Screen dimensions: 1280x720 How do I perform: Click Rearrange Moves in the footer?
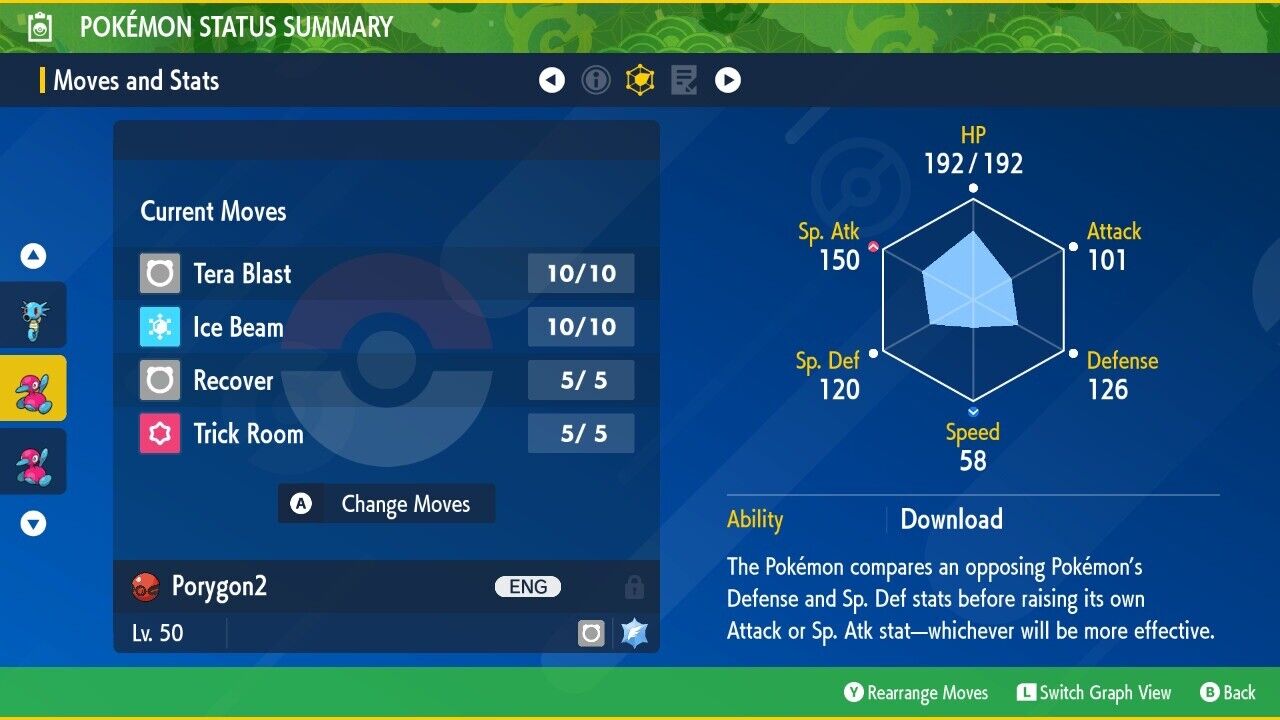916,692
